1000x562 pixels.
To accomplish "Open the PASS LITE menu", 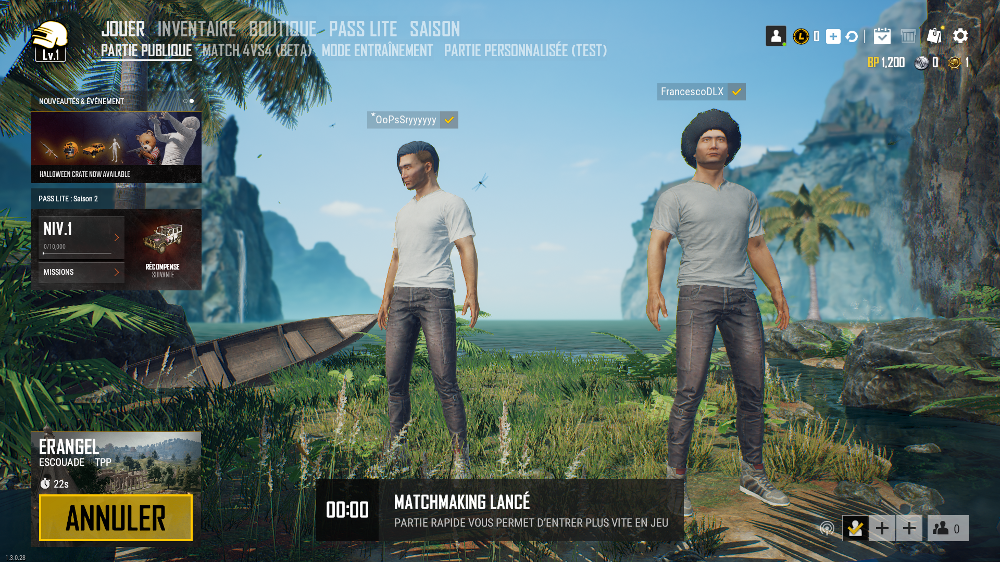I will (363, 29).
